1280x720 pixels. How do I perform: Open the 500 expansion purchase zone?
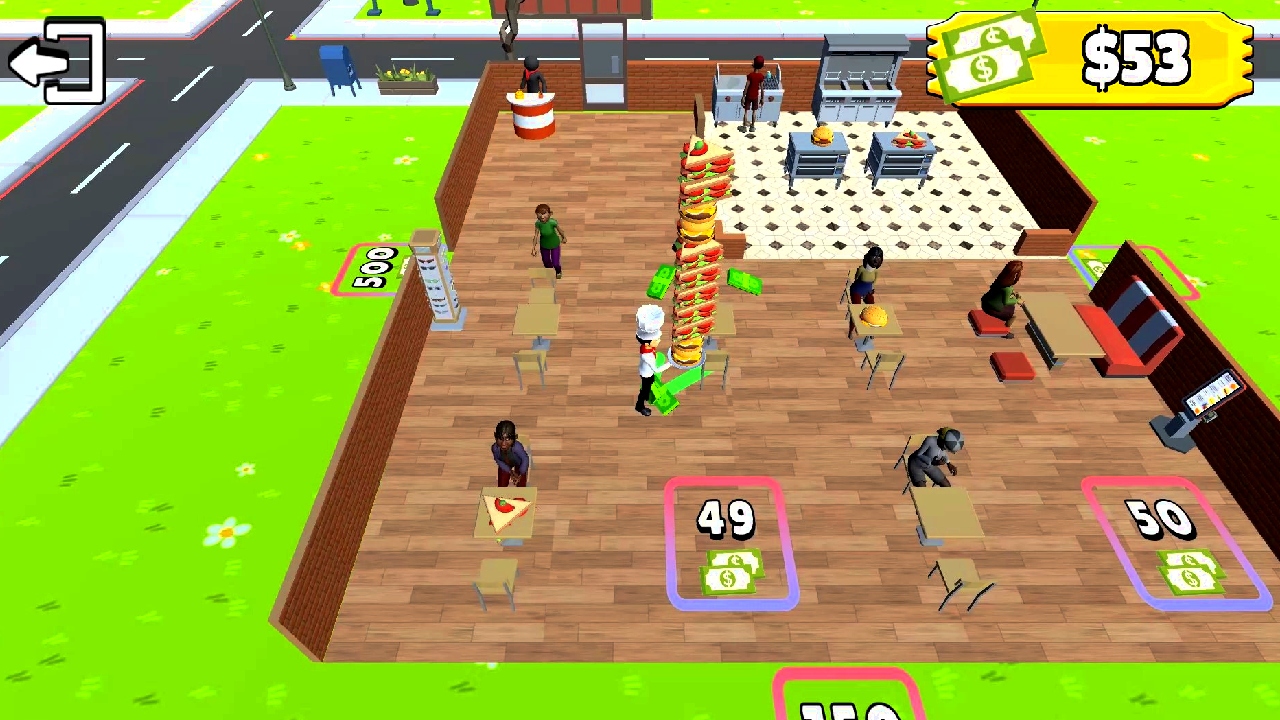coord(372,265)
